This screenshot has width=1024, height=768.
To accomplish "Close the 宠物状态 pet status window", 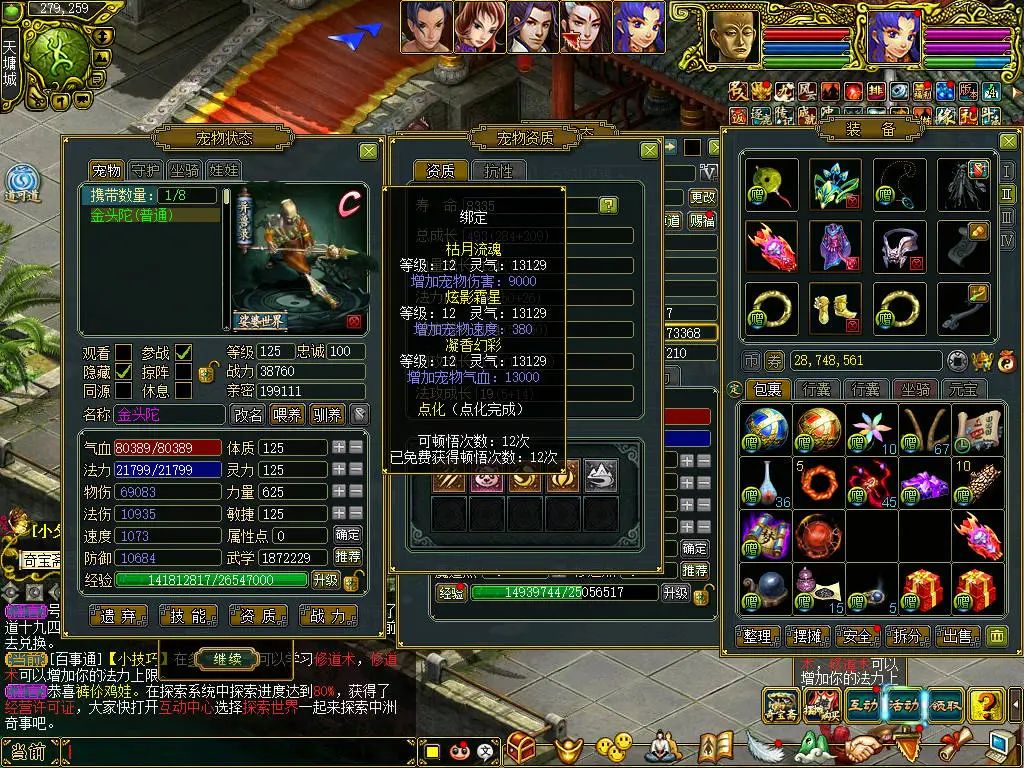I will point(368,151).
